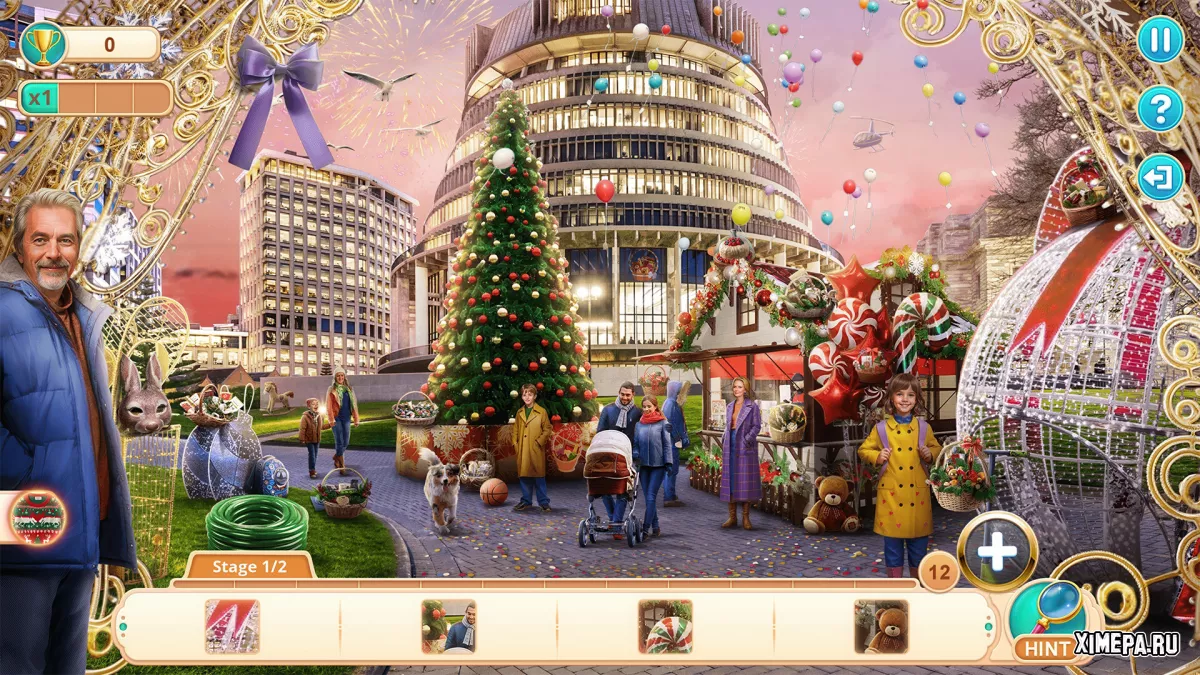Select the teddy bear target thumbnail
Screen dimensions: 1200x675
tap(881, 627)
